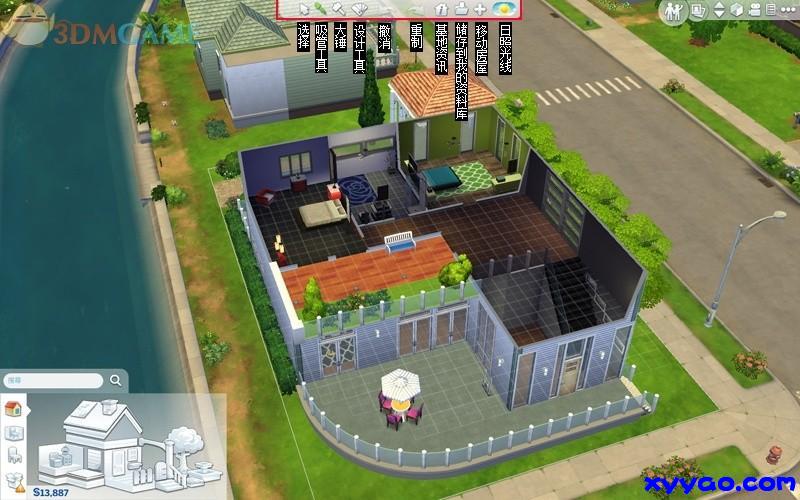
Task: Open the Gallery photos icon
Action: (x=699, y=10)
